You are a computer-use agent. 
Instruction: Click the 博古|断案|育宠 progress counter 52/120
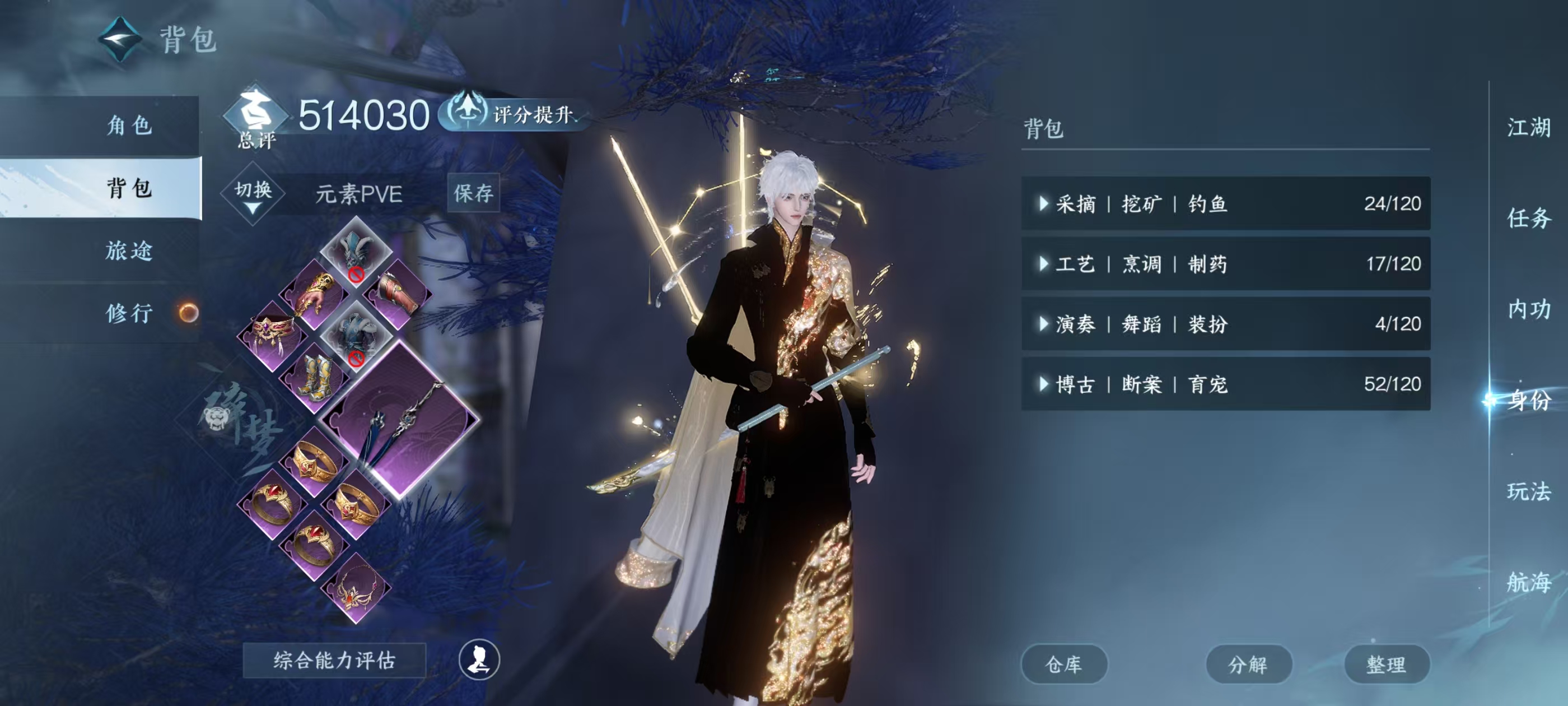[x=1393, y=384]
